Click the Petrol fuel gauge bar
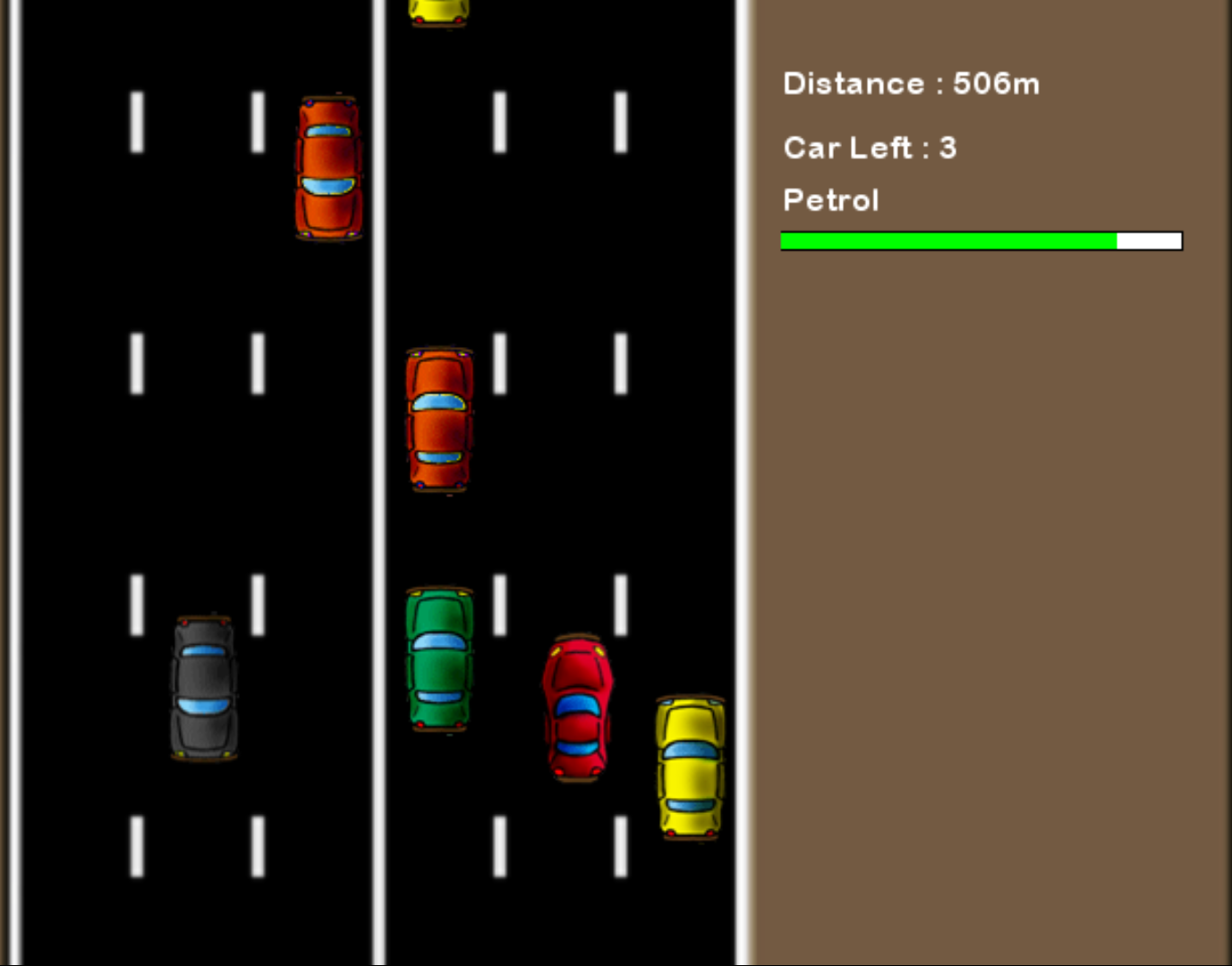Screen dimensions: 1232x966 tap(981, 241)
